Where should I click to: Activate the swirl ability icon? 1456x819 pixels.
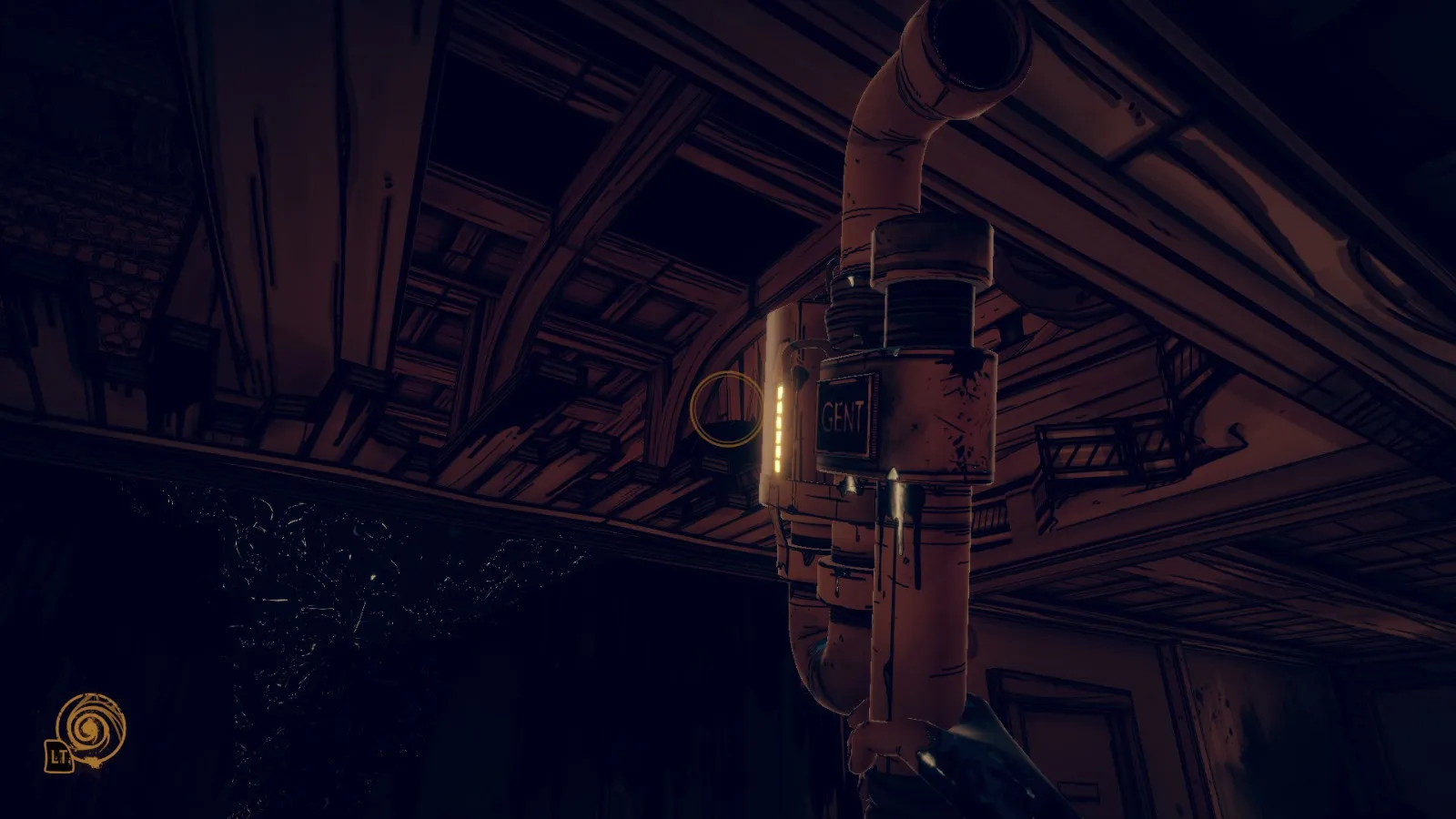pyautogui.click(x=90, y=728)
